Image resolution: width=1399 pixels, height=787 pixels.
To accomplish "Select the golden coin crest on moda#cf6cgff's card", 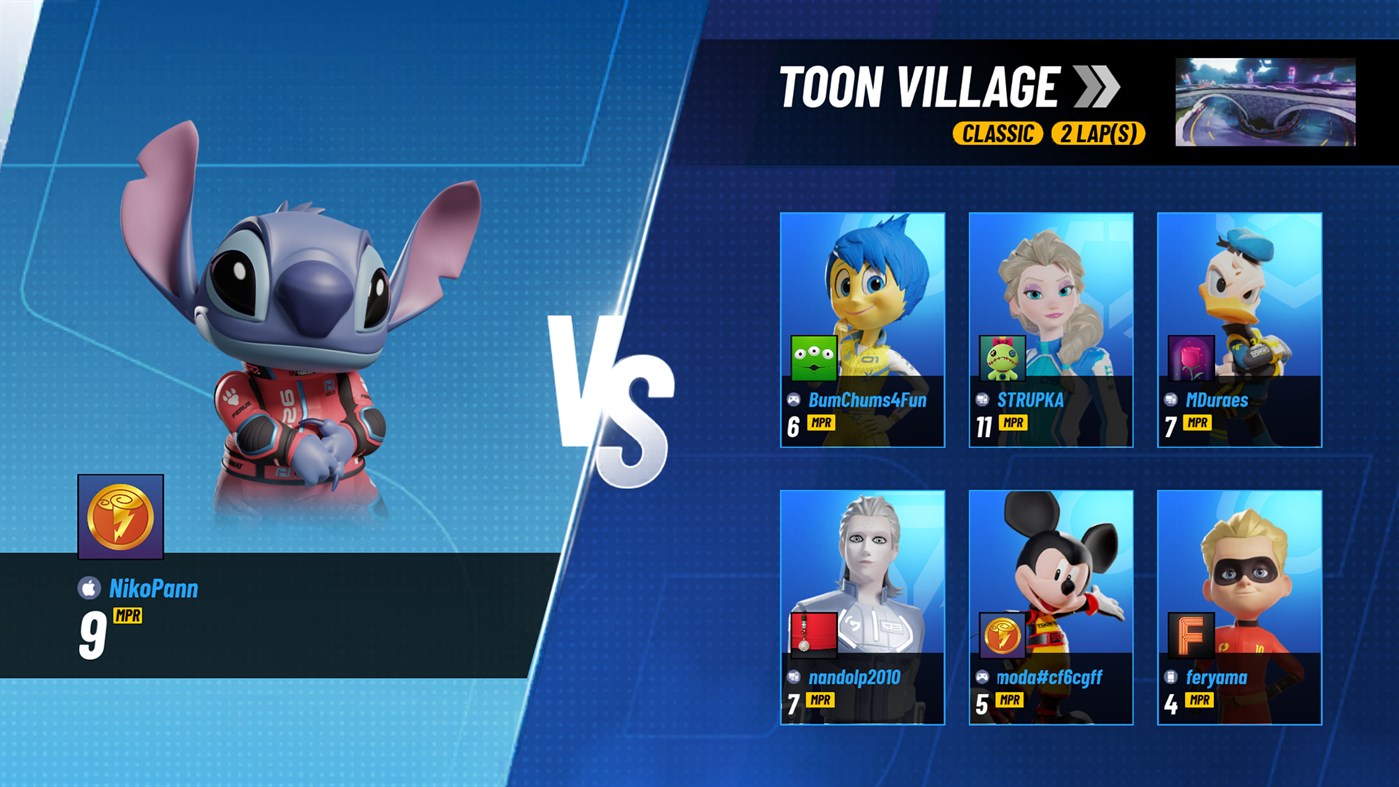I will point(1003,633).
